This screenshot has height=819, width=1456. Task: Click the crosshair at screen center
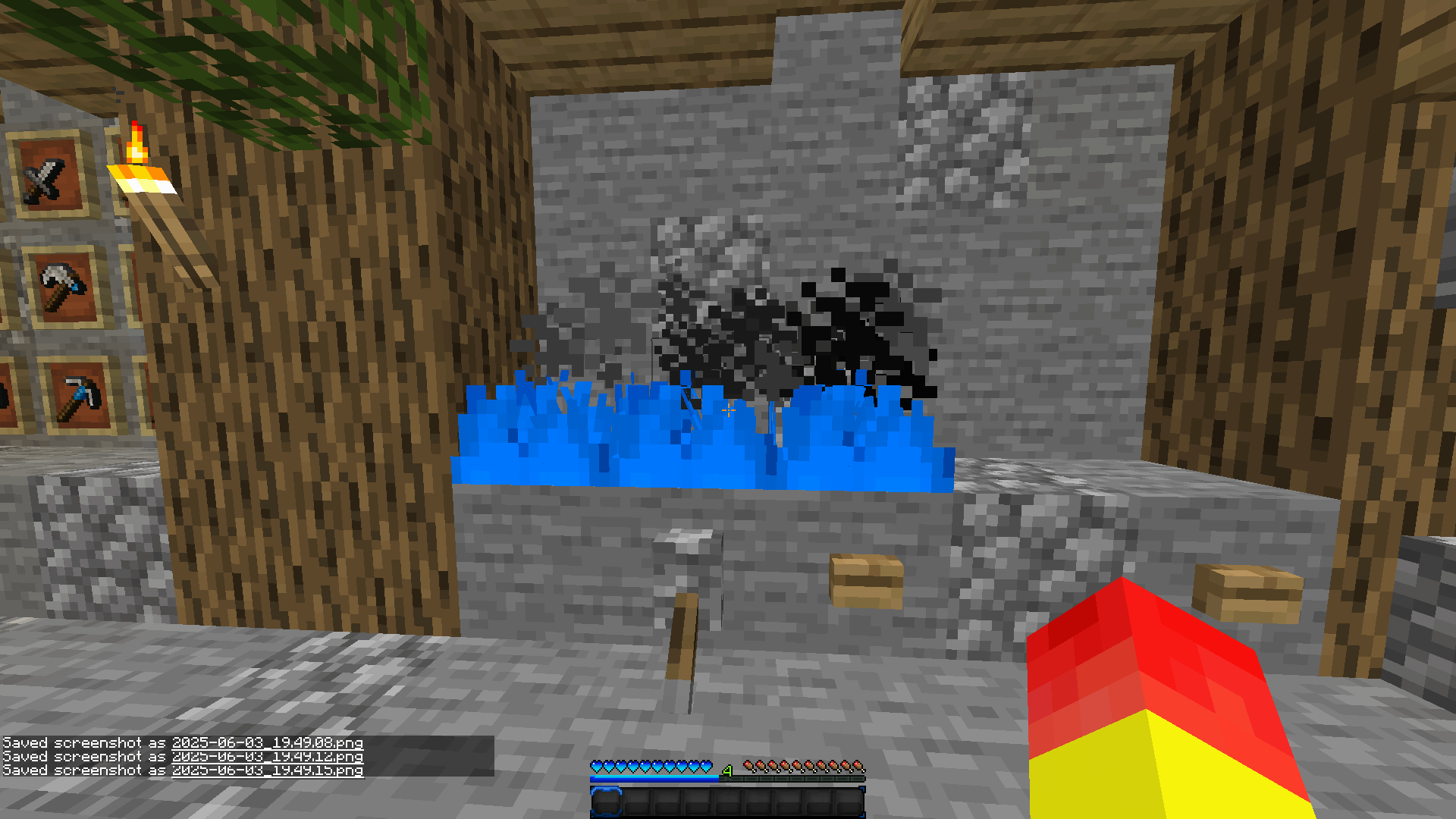click(x=728, y=409)
